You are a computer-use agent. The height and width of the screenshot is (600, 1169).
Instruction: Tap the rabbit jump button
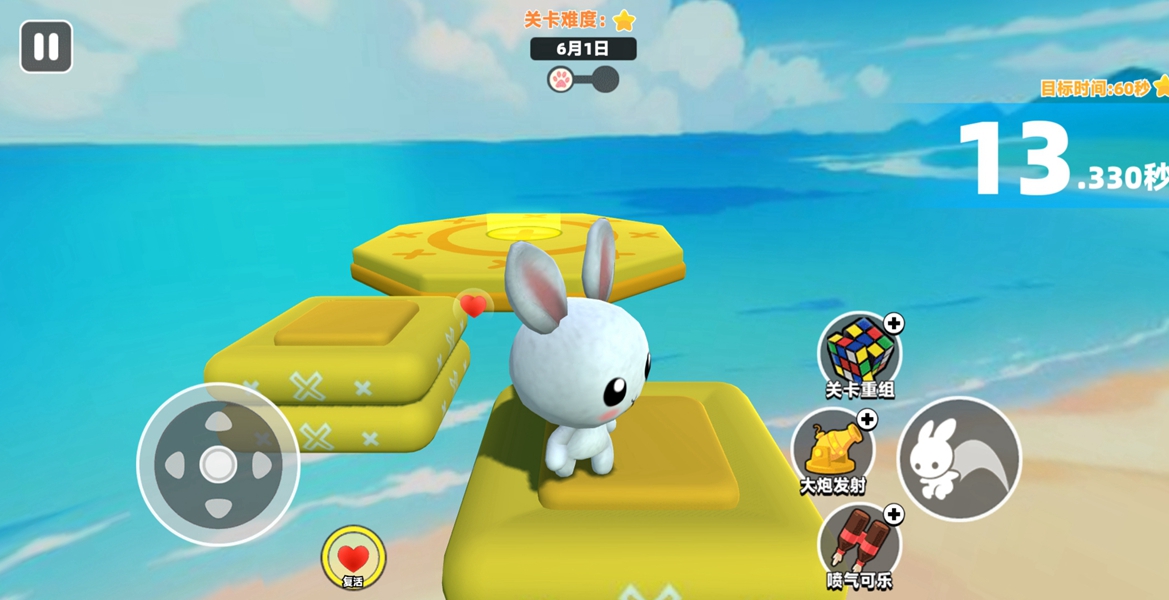coord(958,459)
